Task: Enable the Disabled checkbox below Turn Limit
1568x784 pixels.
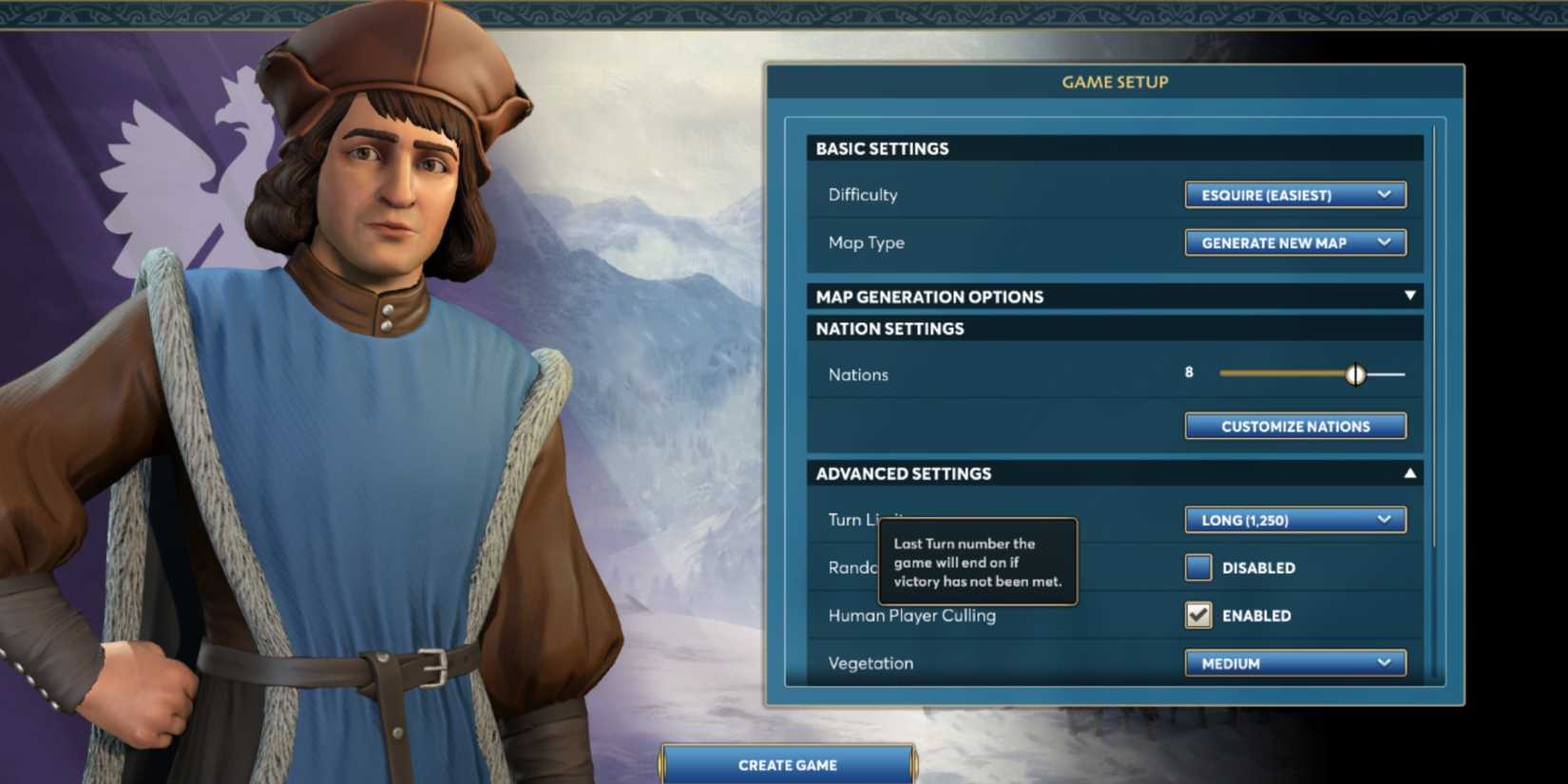Action: coord(1197,567)
